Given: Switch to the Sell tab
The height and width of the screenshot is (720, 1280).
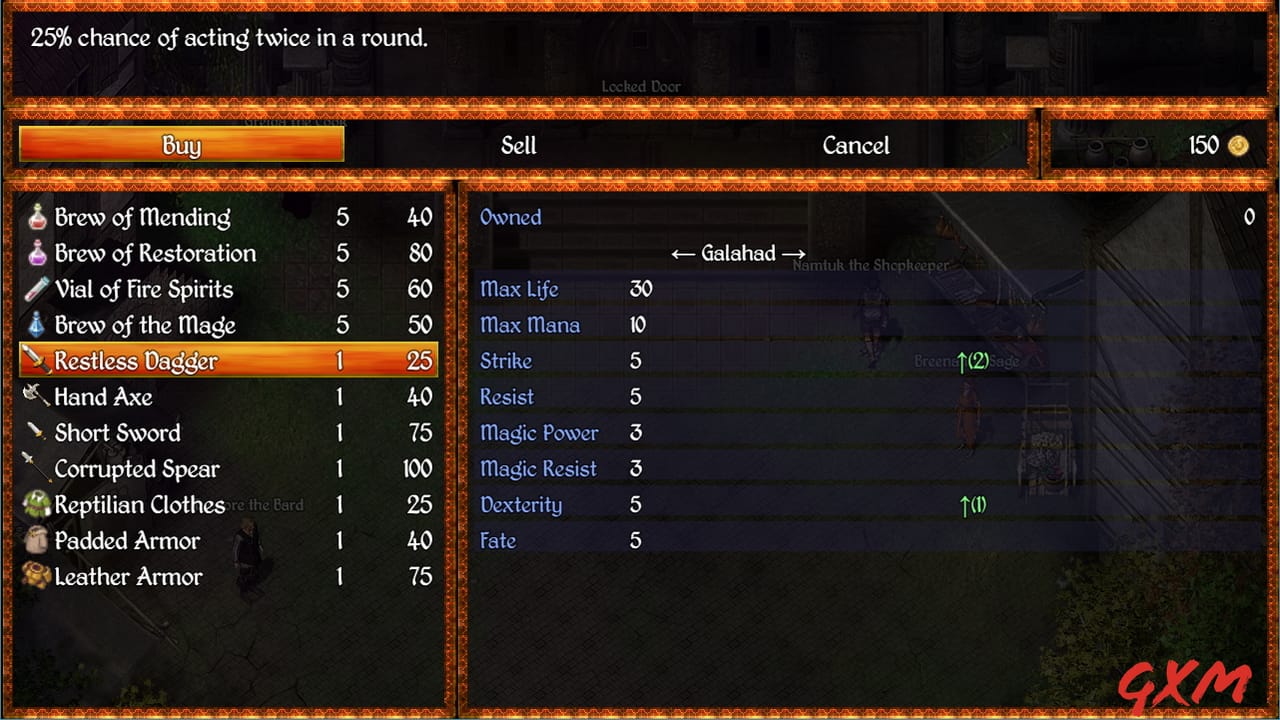Looking at the screenshot, I should click(x=519, y=145).
